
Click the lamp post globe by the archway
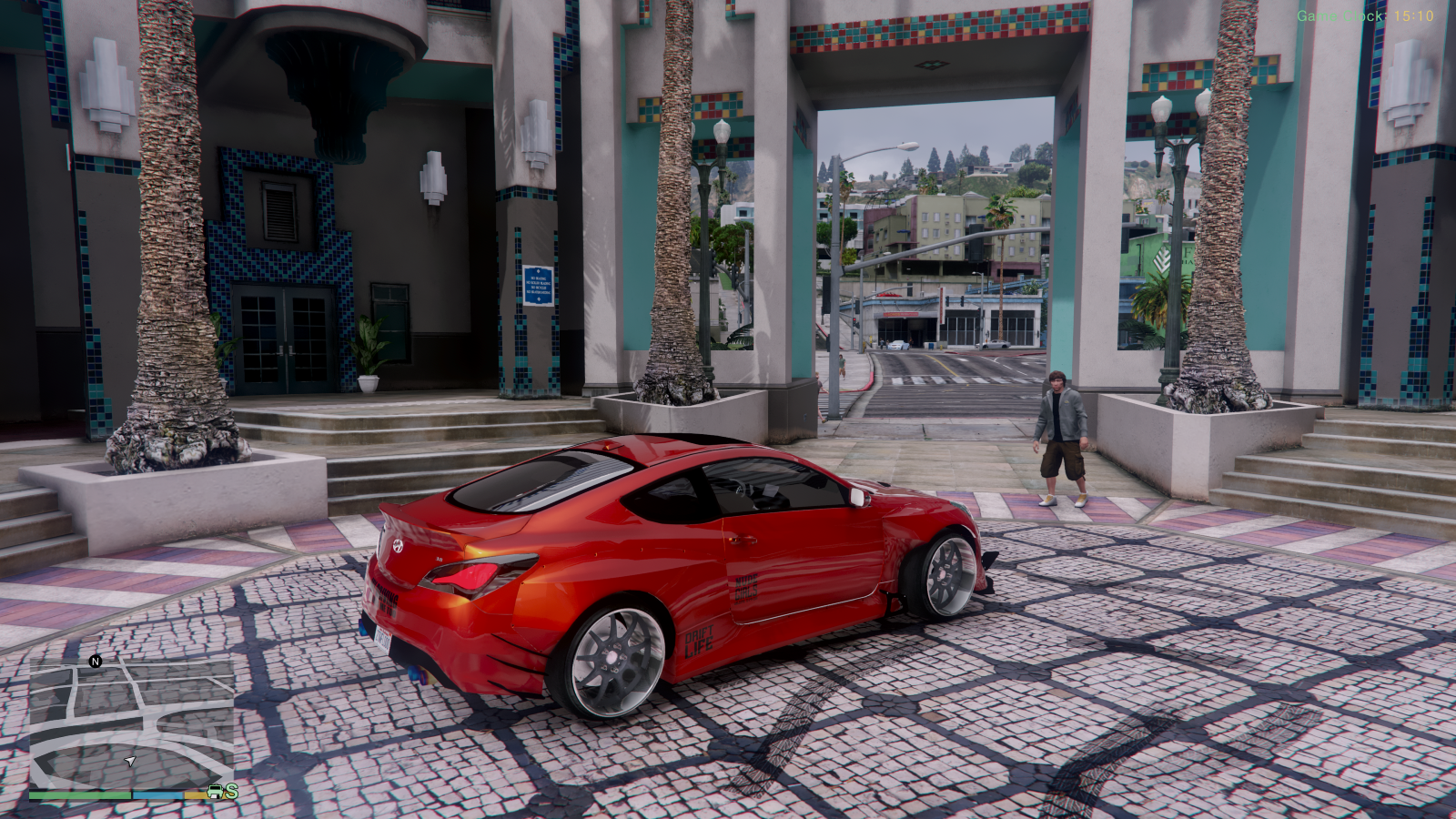(x=722, y=132)
